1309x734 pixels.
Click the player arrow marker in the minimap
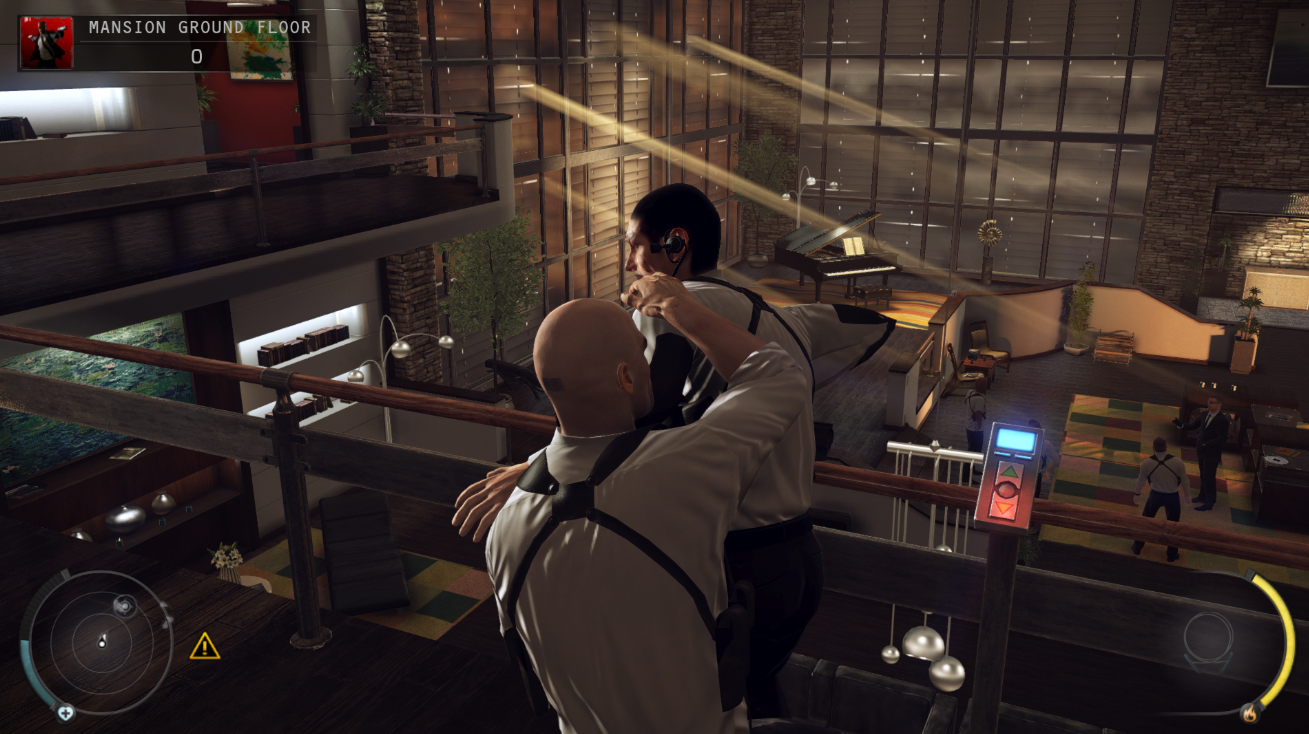pos(102,641)
